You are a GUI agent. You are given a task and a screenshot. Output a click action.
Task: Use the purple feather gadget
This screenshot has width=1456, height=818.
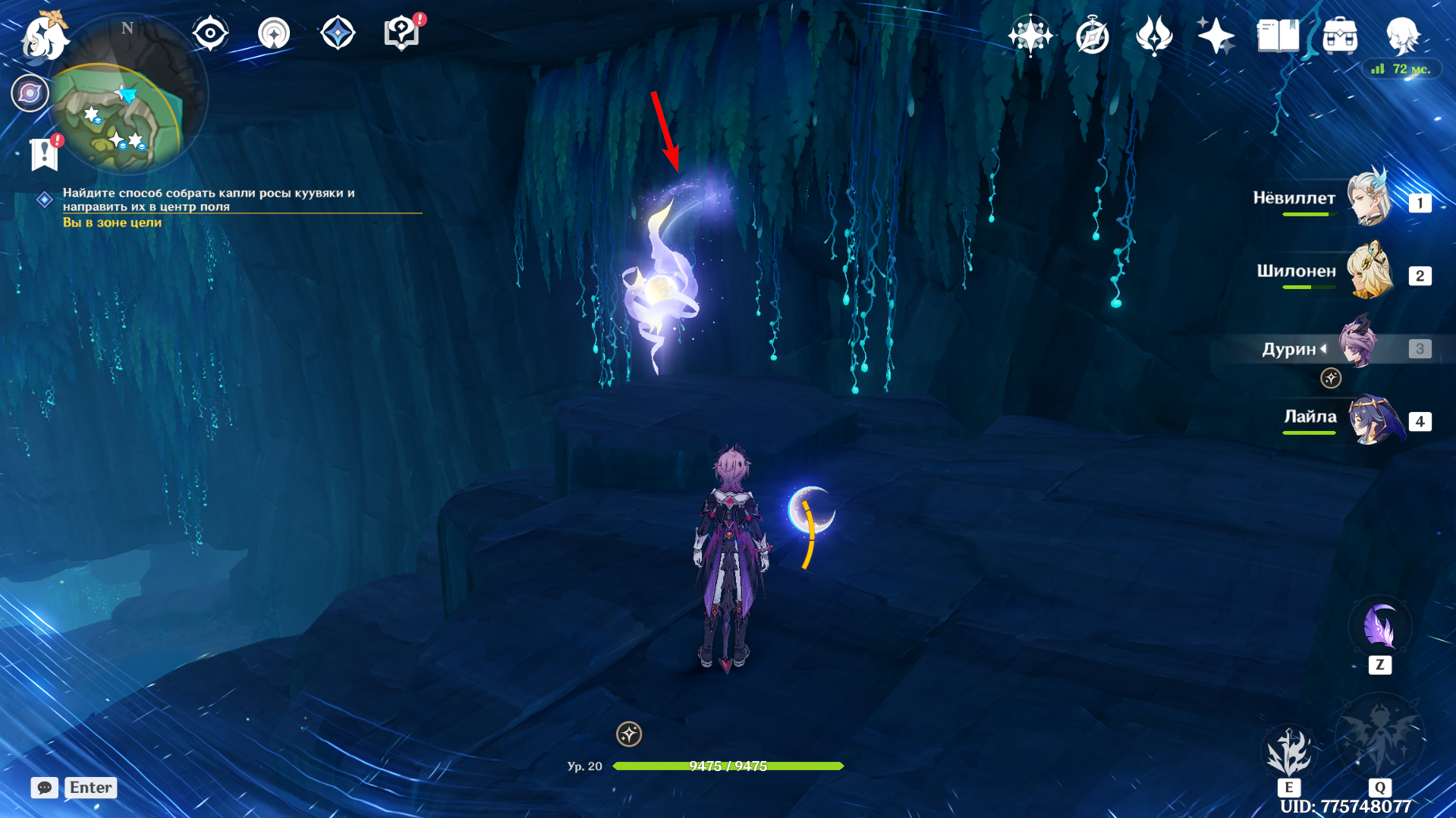pyautogui.click(x=1379, y=628)
